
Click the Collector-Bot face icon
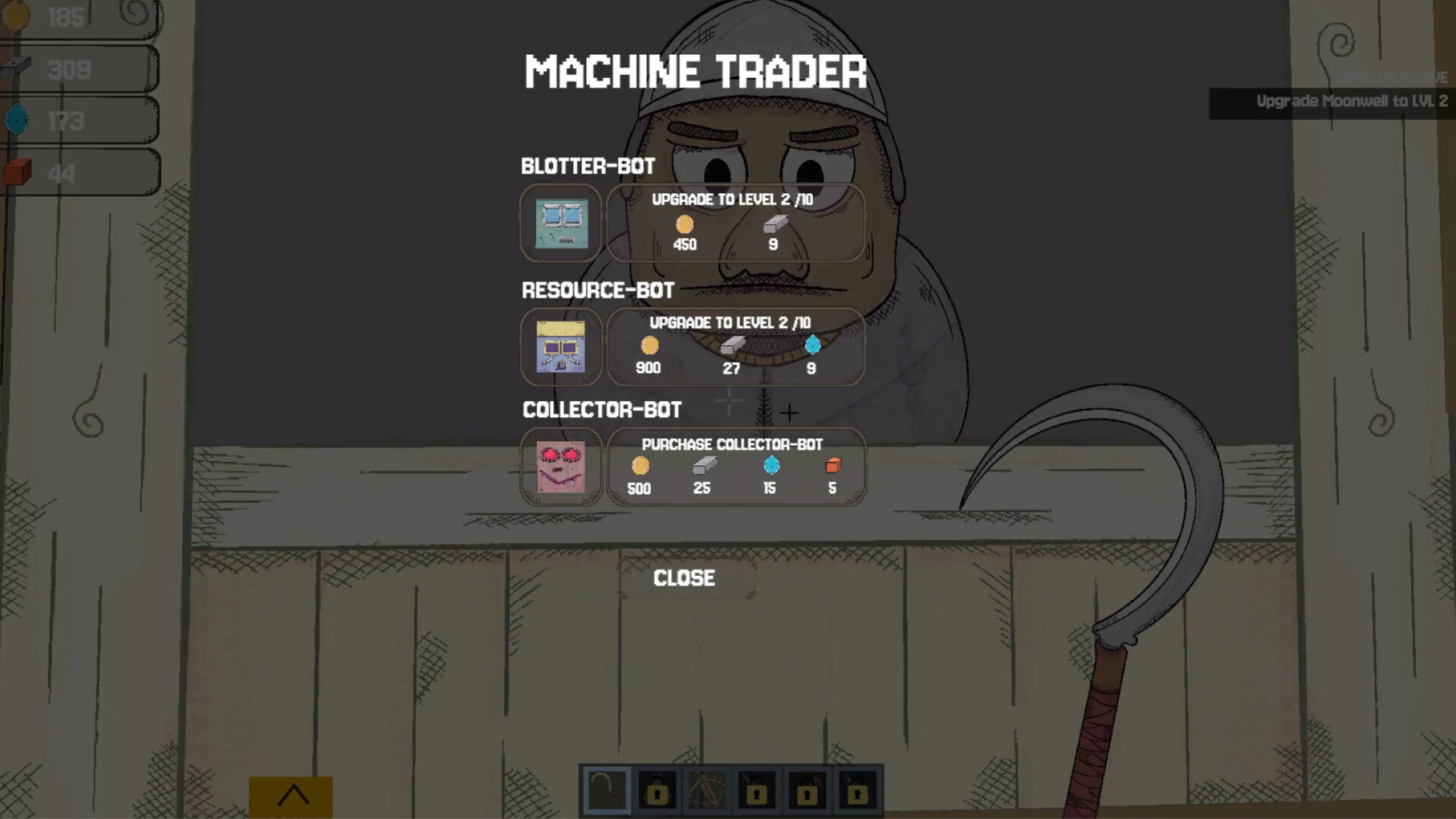pyautogui.click(x=561, y=466)
